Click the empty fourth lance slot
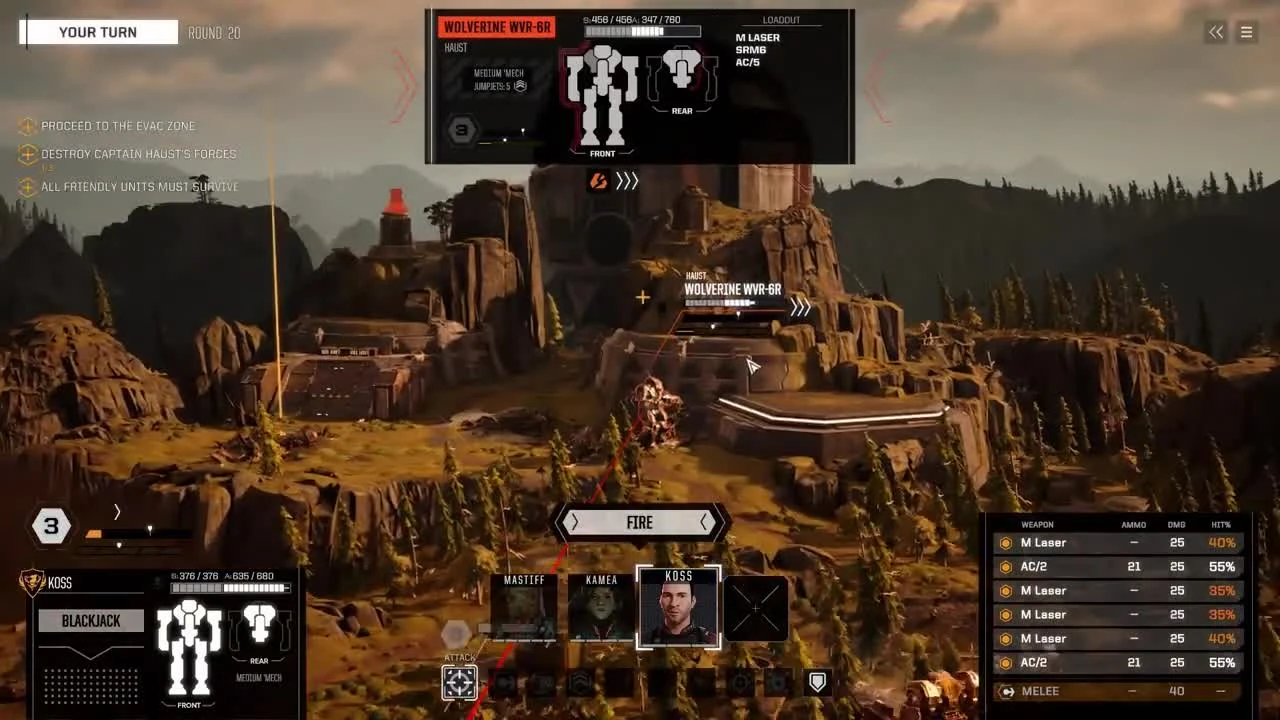The width and height of the screenshot is (1280, 720). [x=757, y=607]
